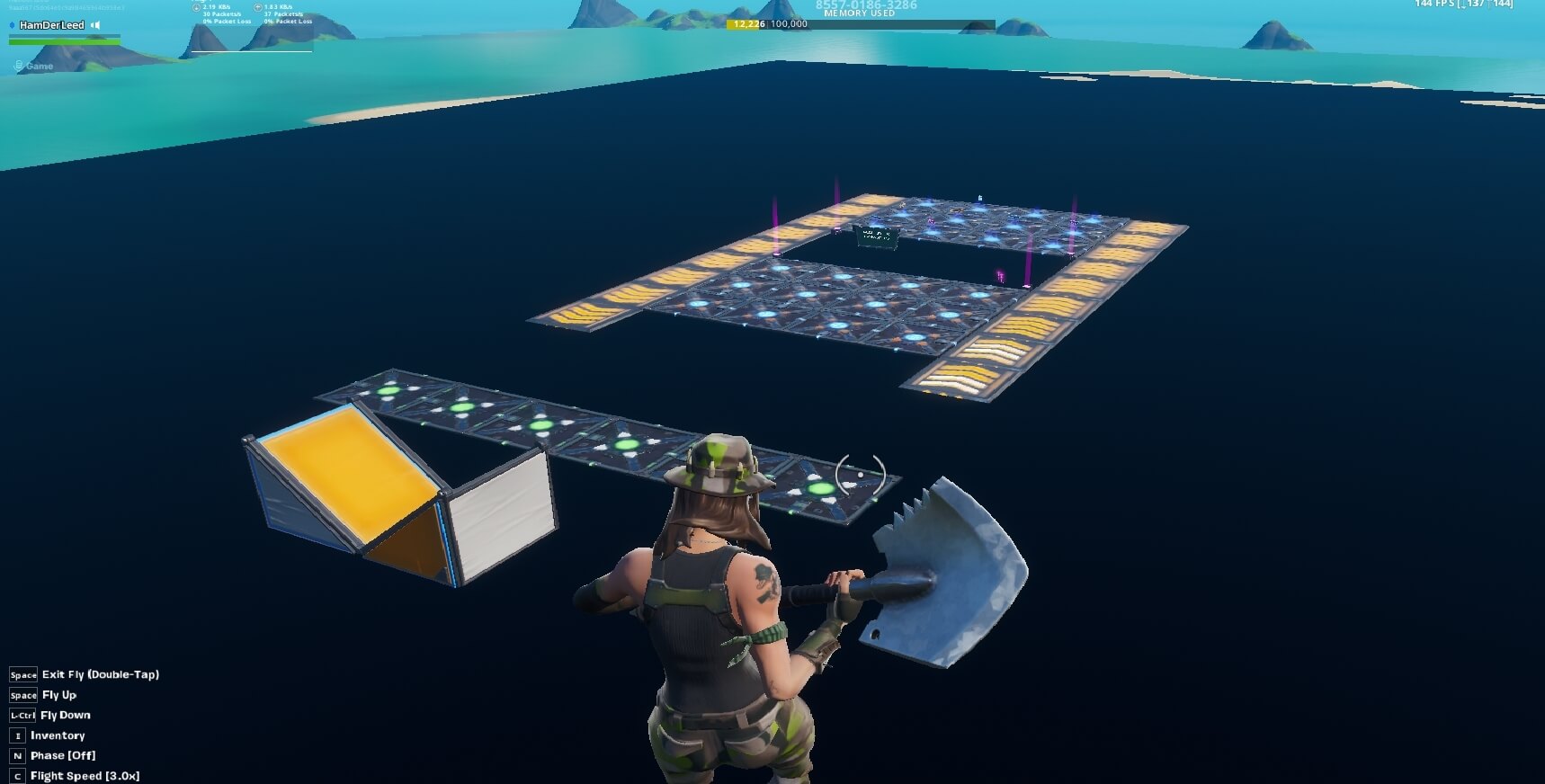Click the voice chat speaker icon beside HamDerLeed
This screenshot has height=784, width=1545.
[x=97, y=25]
